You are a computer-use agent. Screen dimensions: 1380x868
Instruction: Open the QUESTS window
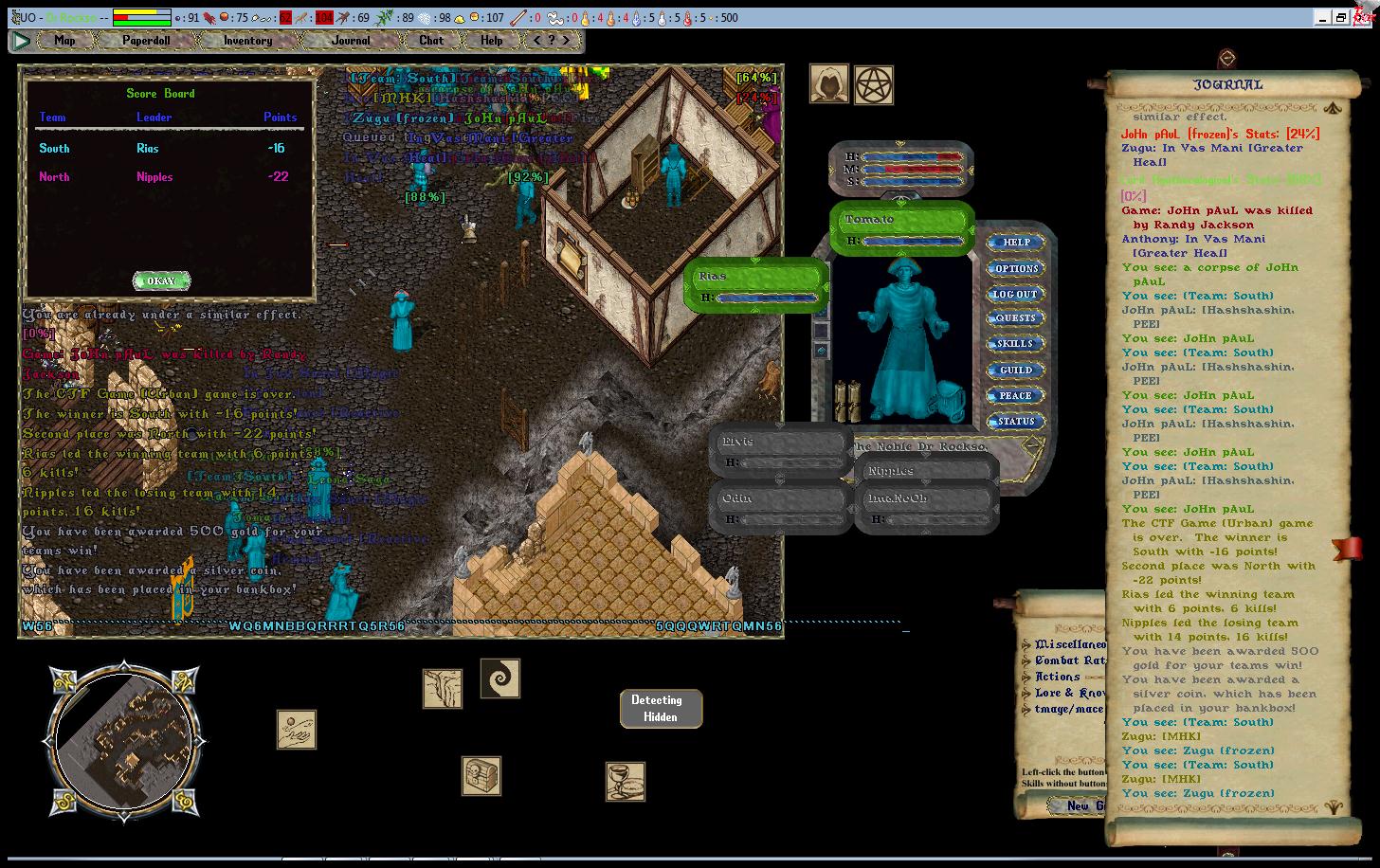1016,318
